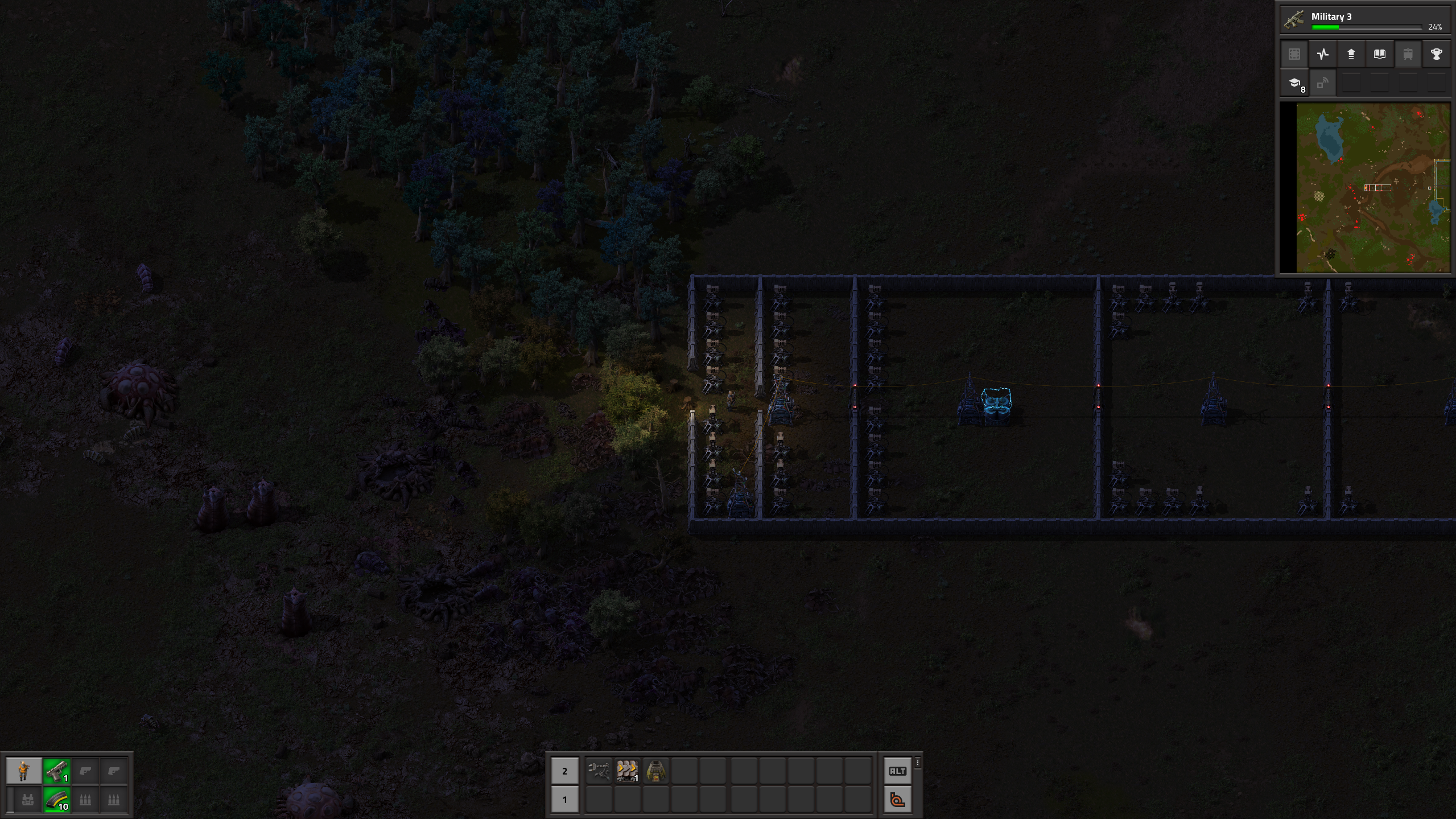This screenshot has width=1456, height=819.
Task: Choose the stone furnace quickbar slot
Action: click(x=655, y=771)
